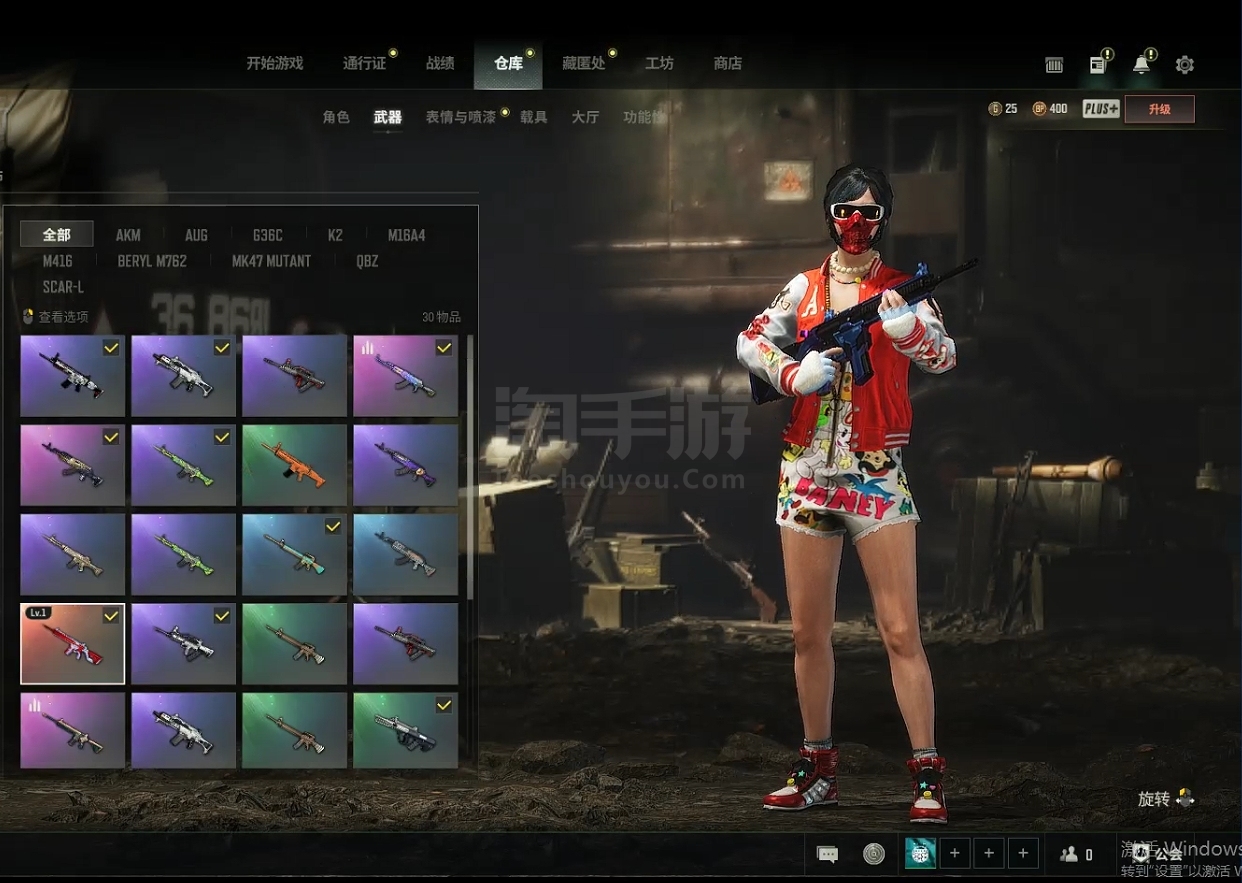Screen dimensions: 1242x883
Task: Show only SCAR-L skins
Action: coord(63,287)
